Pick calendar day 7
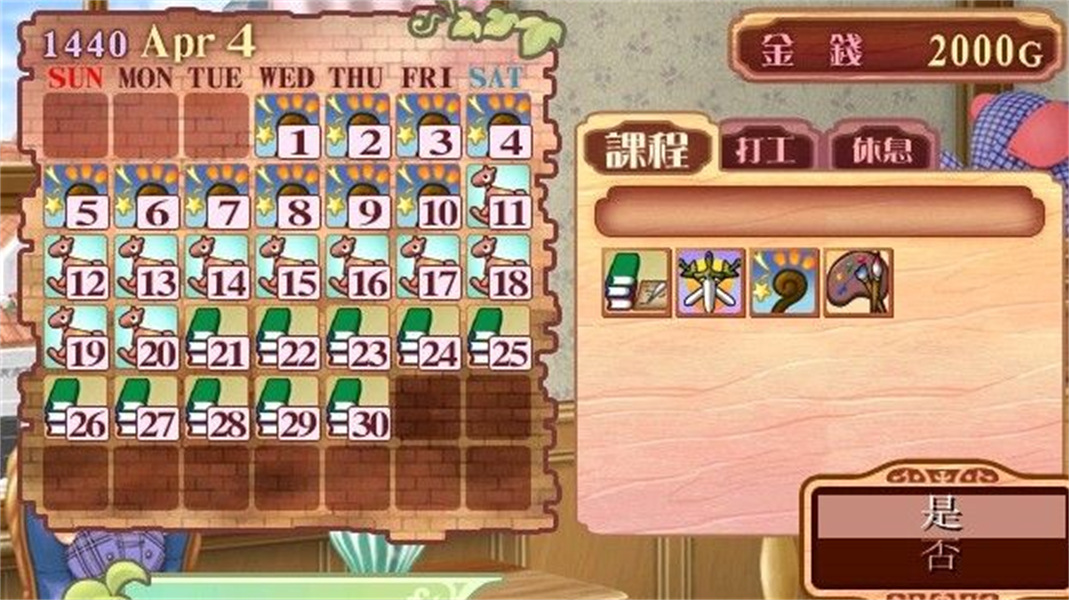1069x600 pixels. pos(217,197)
